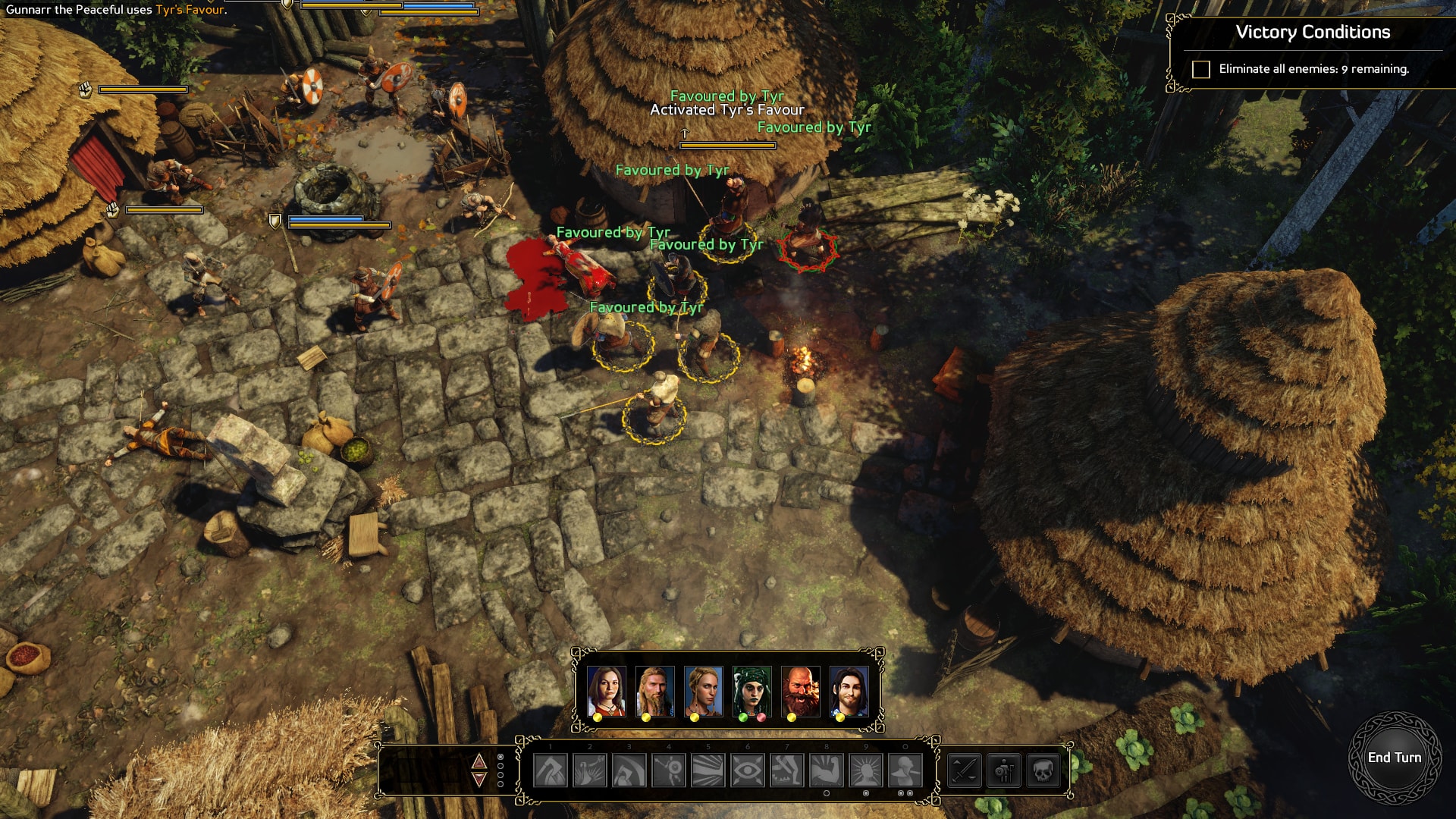
Task: Activate the axe swing ability in slot 3
Action: pos(629,771)
